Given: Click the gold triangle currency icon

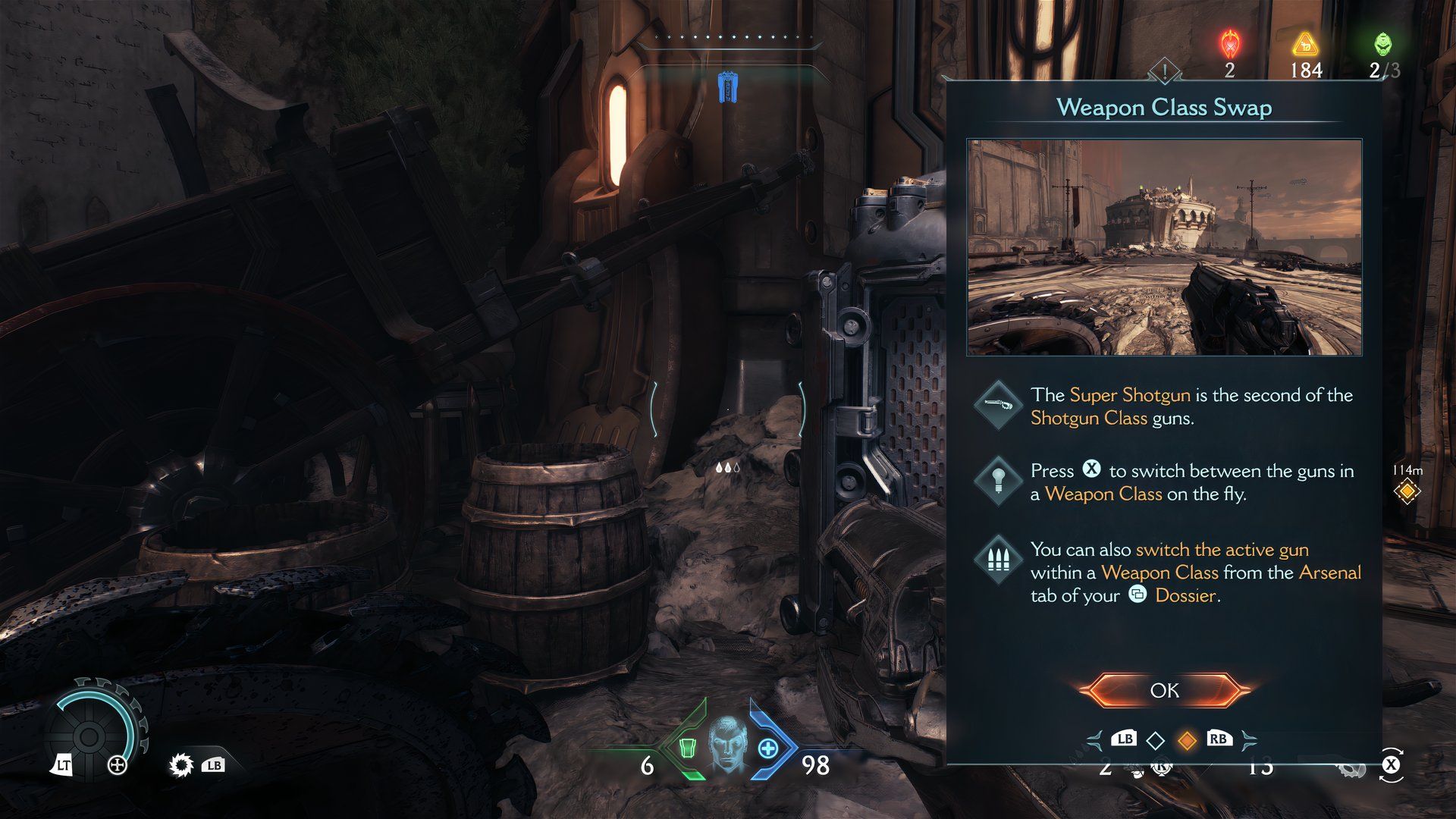Looking at the screenshot, I should point(1305,44).
